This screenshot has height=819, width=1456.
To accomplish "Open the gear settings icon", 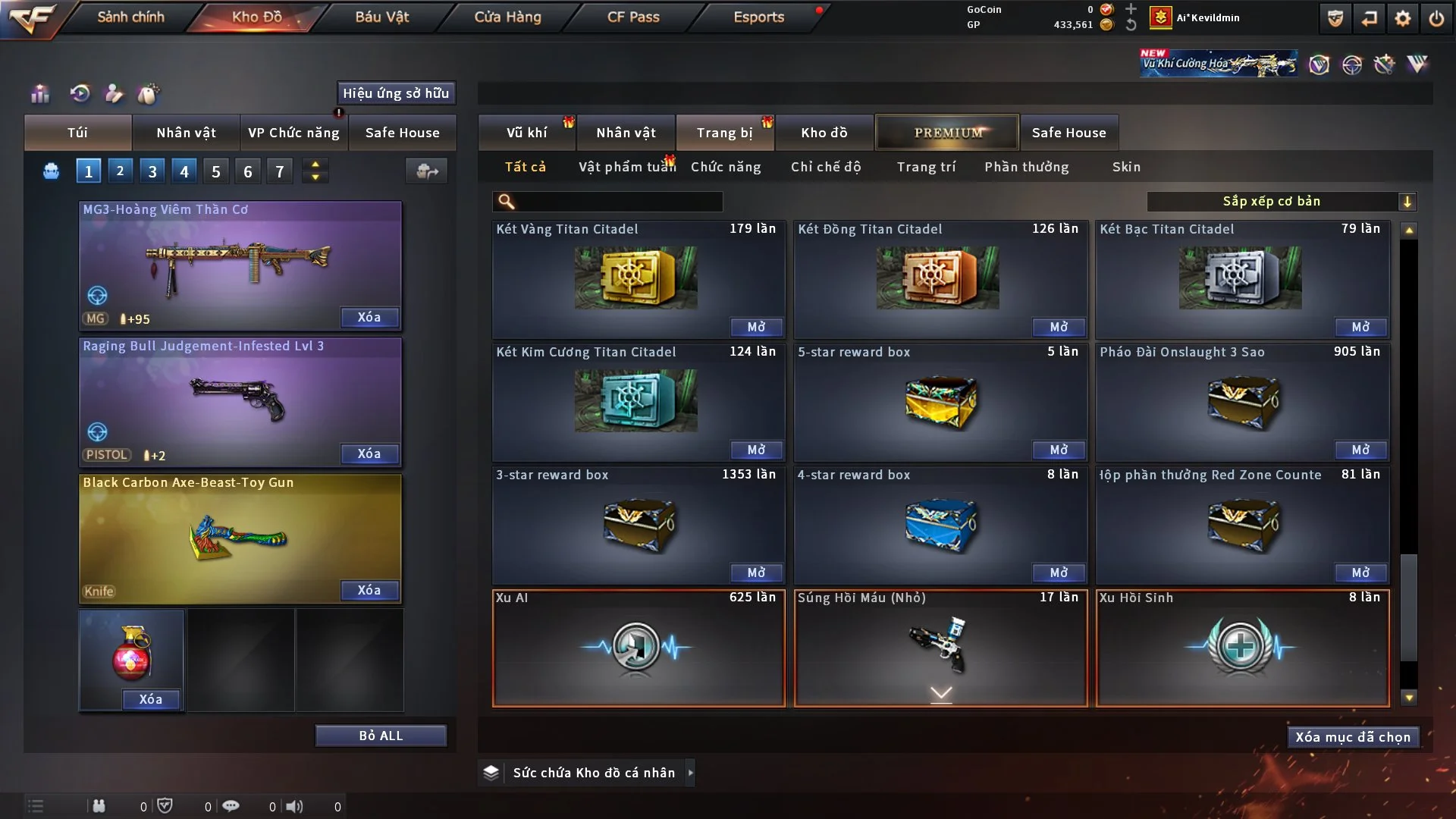I will 1402,18.
